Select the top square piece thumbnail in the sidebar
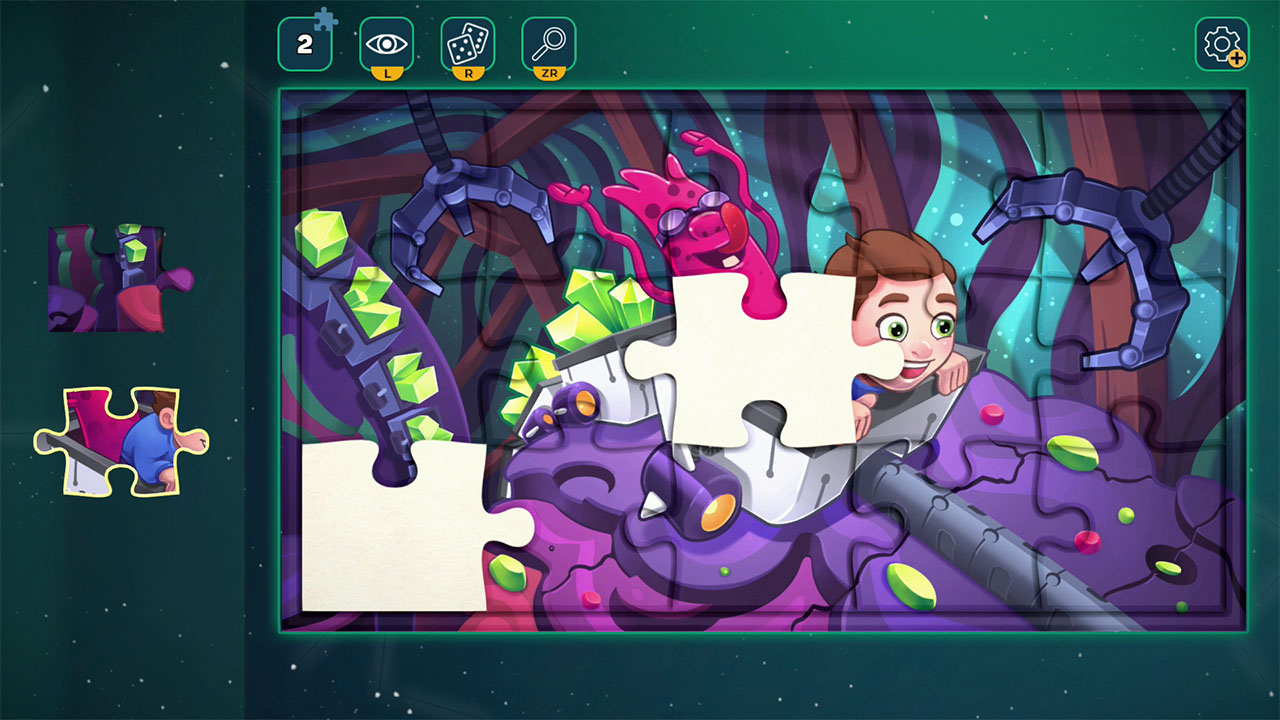Viewport: 1280px width, 720px height. (x=108, y=277)
